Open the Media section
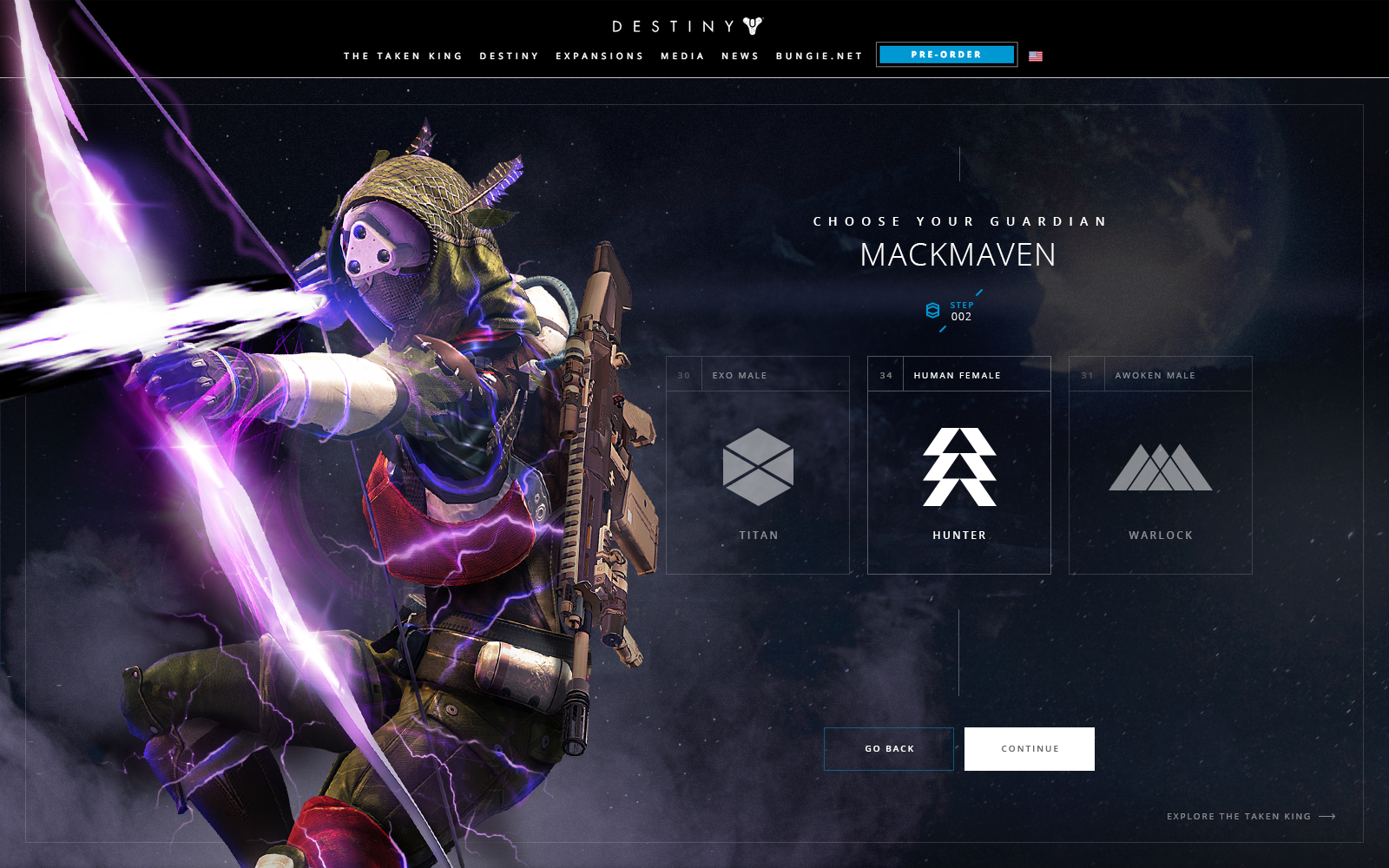Image resolution: width=1389 pixels, height=868 pixels. click(x=682, y=56)
